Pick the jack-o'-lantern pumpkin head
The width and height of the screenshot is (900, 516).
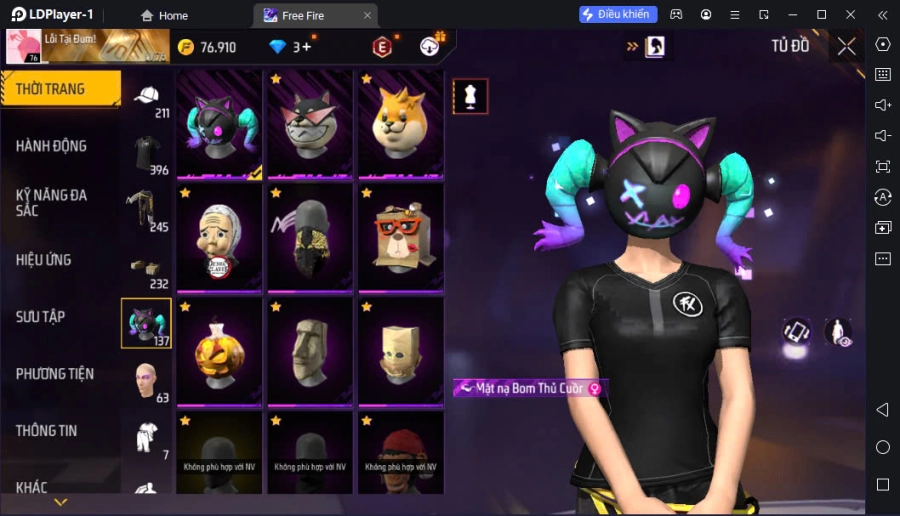(219, 351)
